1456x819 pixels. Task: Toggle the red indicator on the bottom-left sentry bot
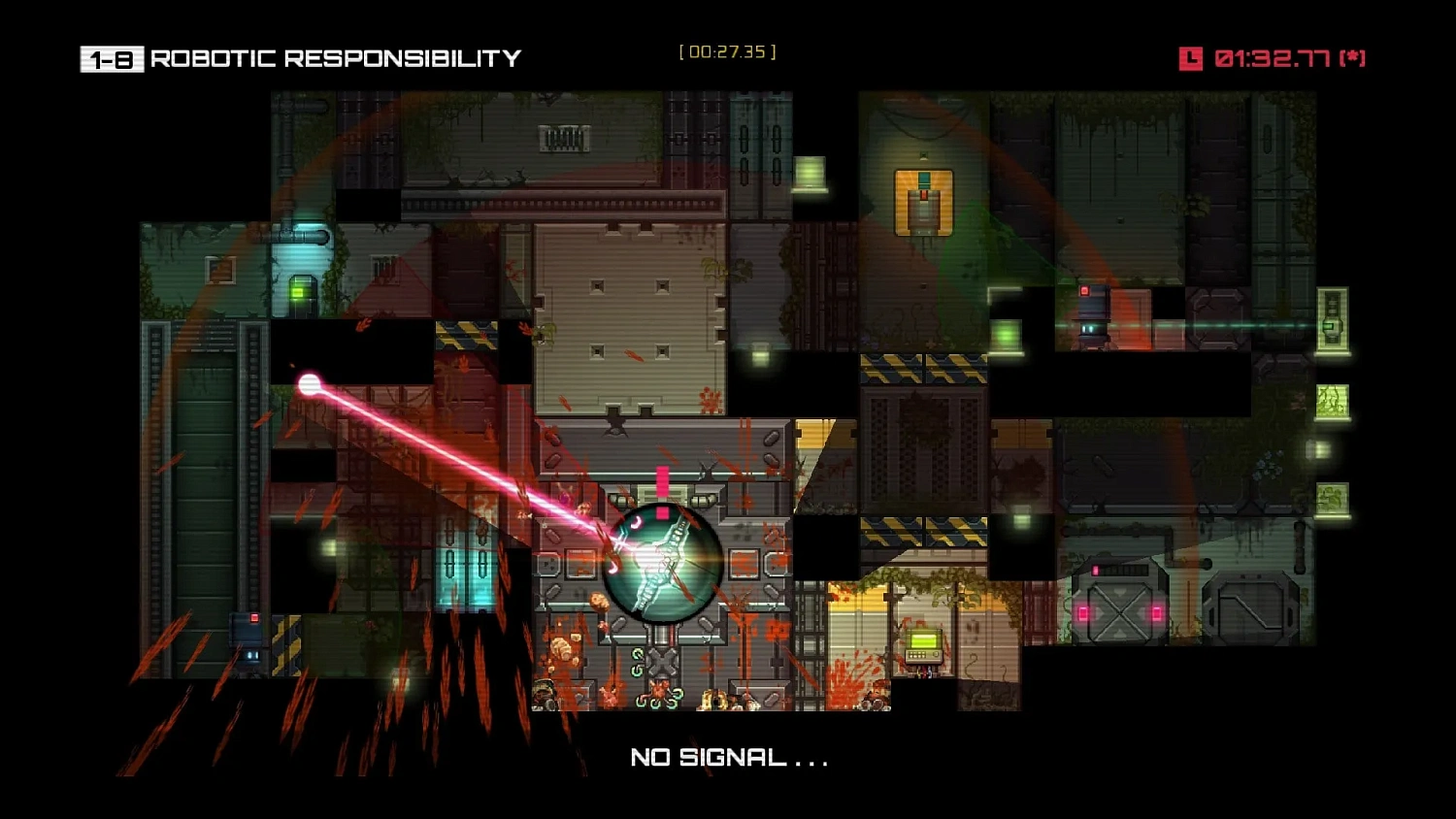(254, 617)
